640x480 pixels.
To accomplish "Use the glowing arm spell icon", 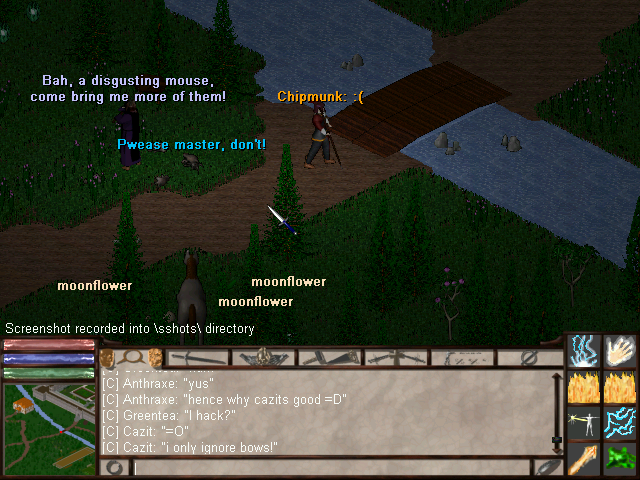I will pyautogui.click(x=585, y=458).
